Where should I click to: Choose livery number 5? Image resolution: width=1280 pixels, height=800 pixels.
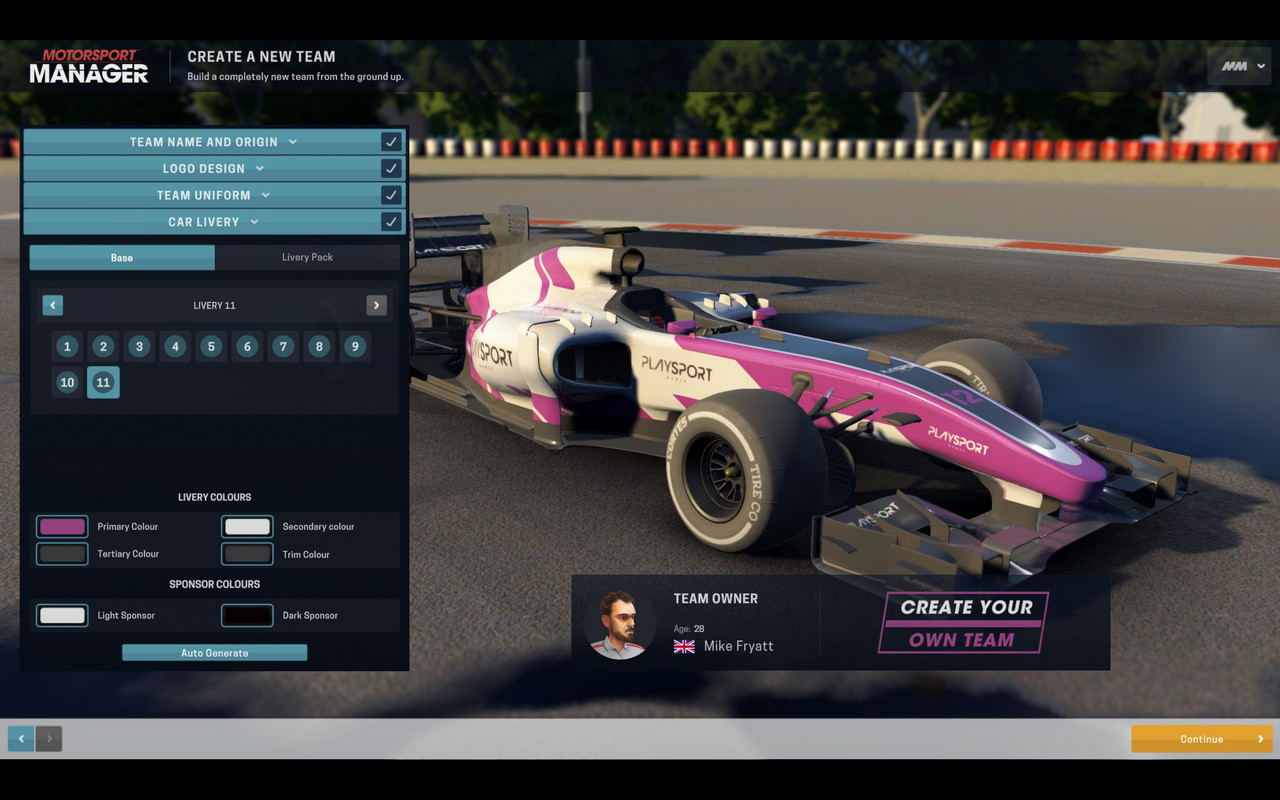pyautogui.click(x=211, y=347)
